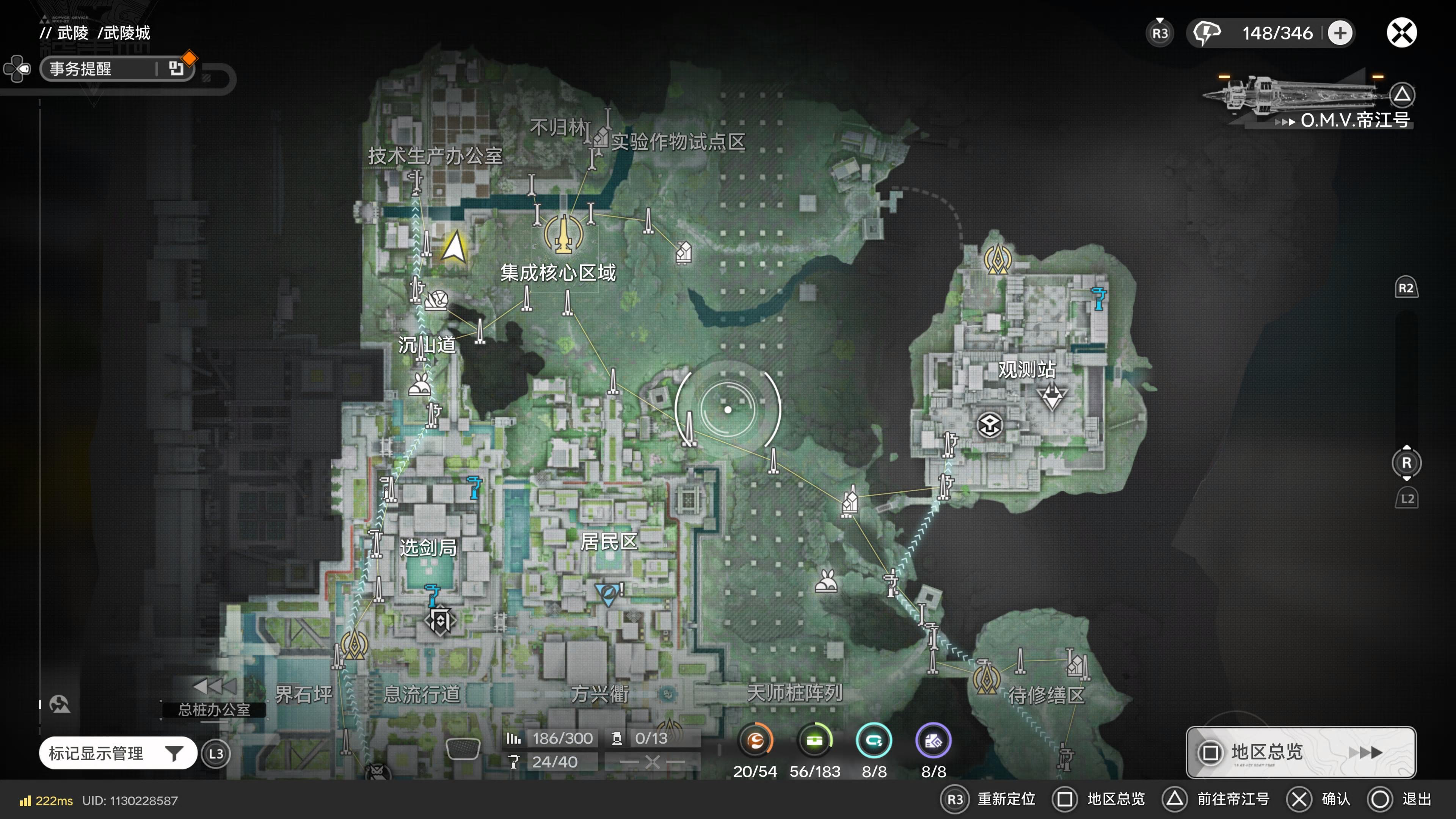Close the map with the X button
Screen dimensions: 1456x819
point(1401,33)
